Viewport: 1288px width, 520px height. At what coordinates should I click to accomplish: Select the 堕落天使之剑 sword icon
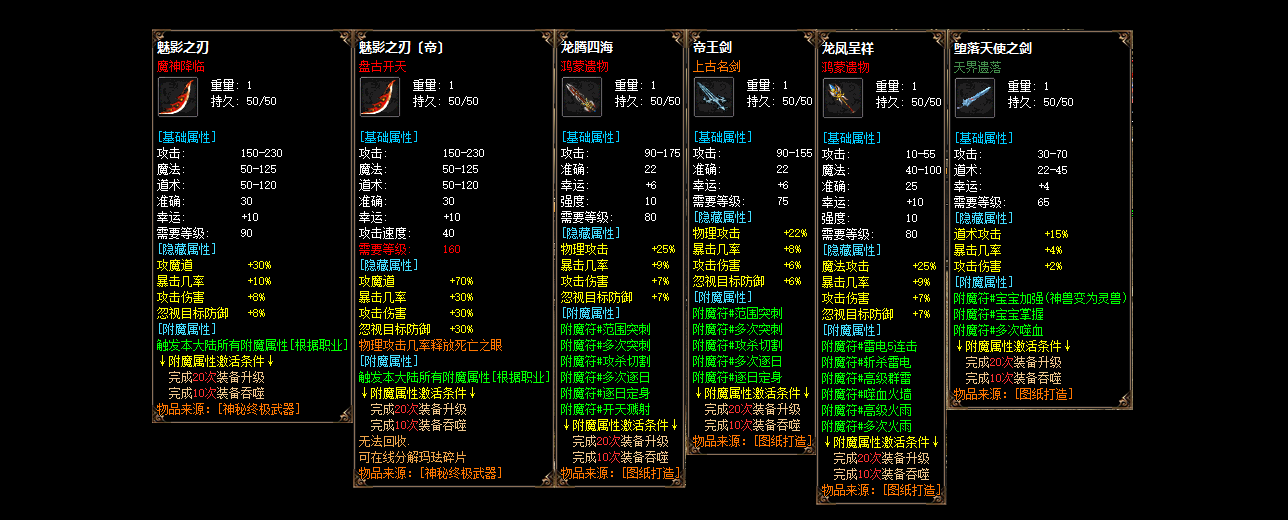pos(974,97)
